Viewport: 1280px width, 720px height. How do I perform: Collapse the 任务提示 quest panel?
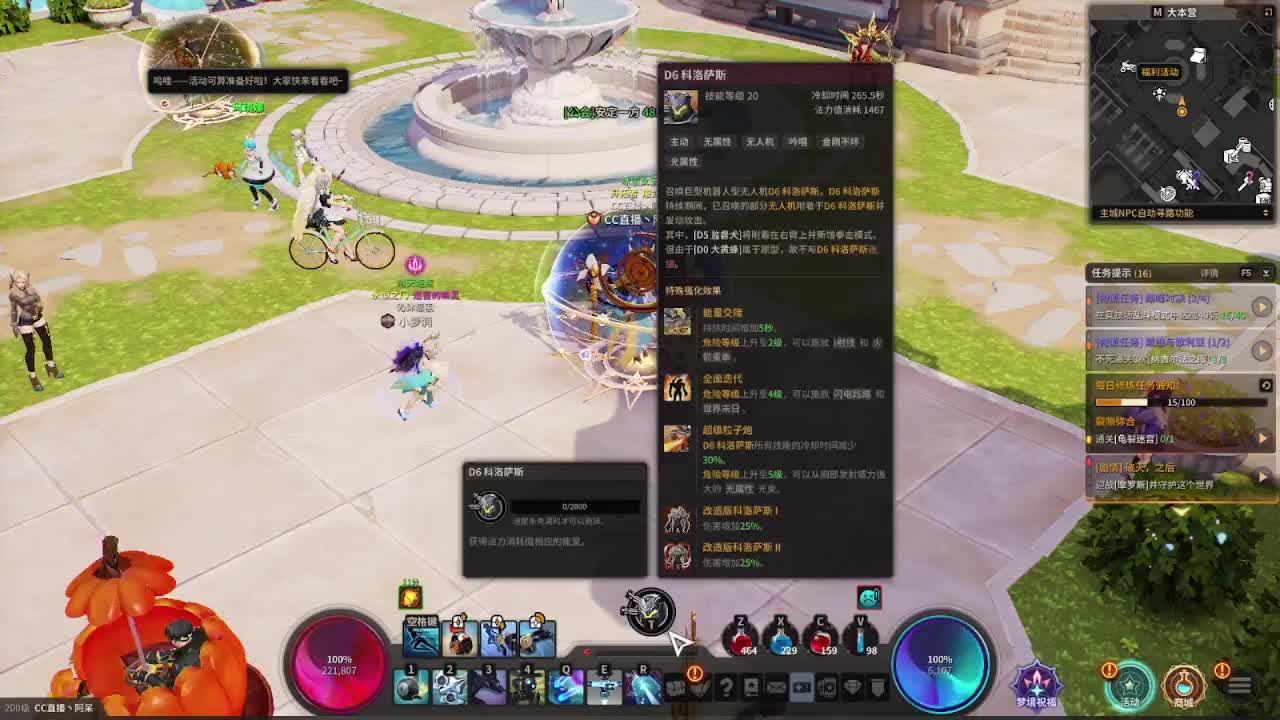pyautogui.click(x=1267, y=272)
